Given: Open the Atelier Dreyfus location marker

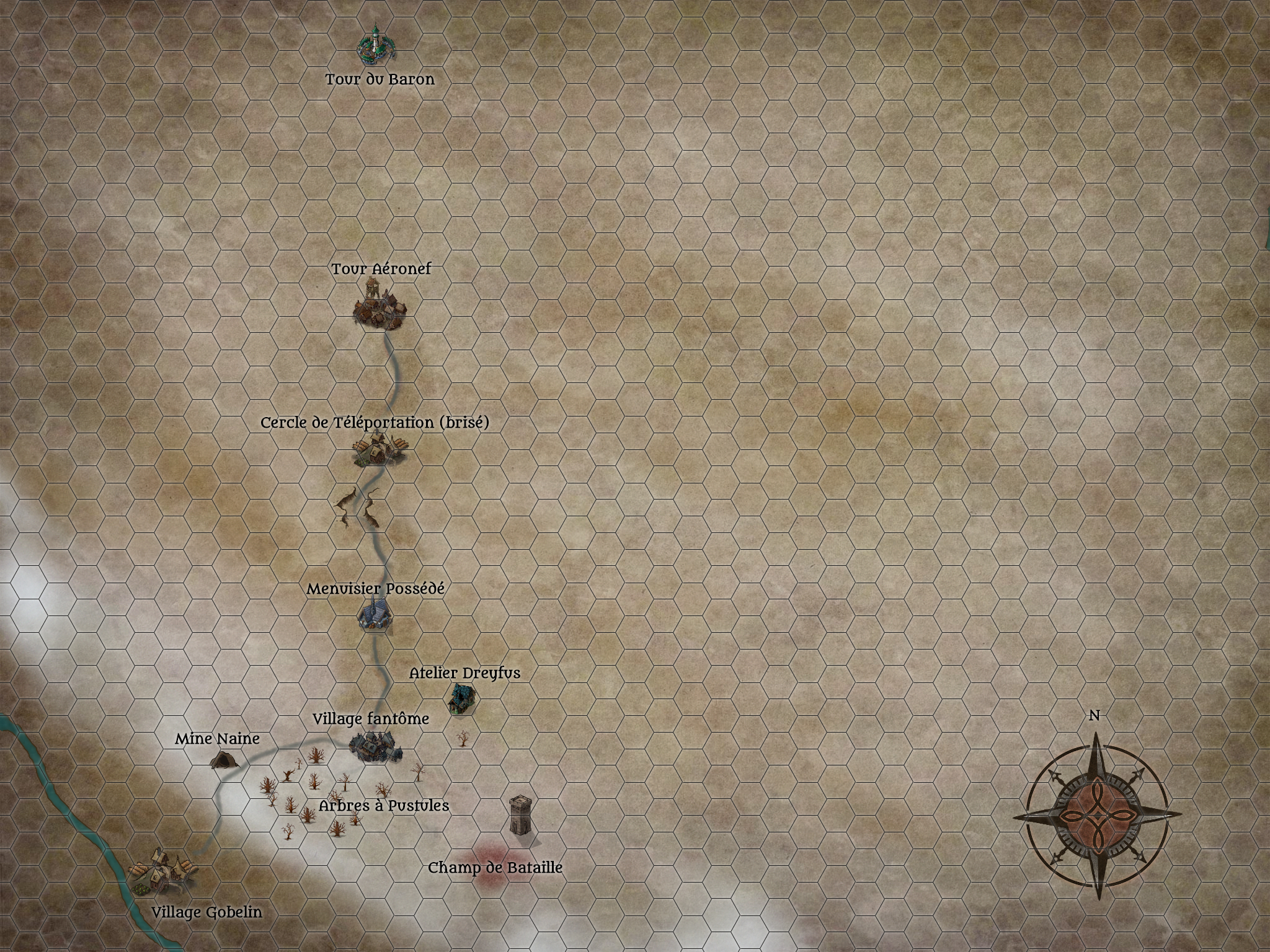Looking at the screenshot, I should (x=461, y=700).
